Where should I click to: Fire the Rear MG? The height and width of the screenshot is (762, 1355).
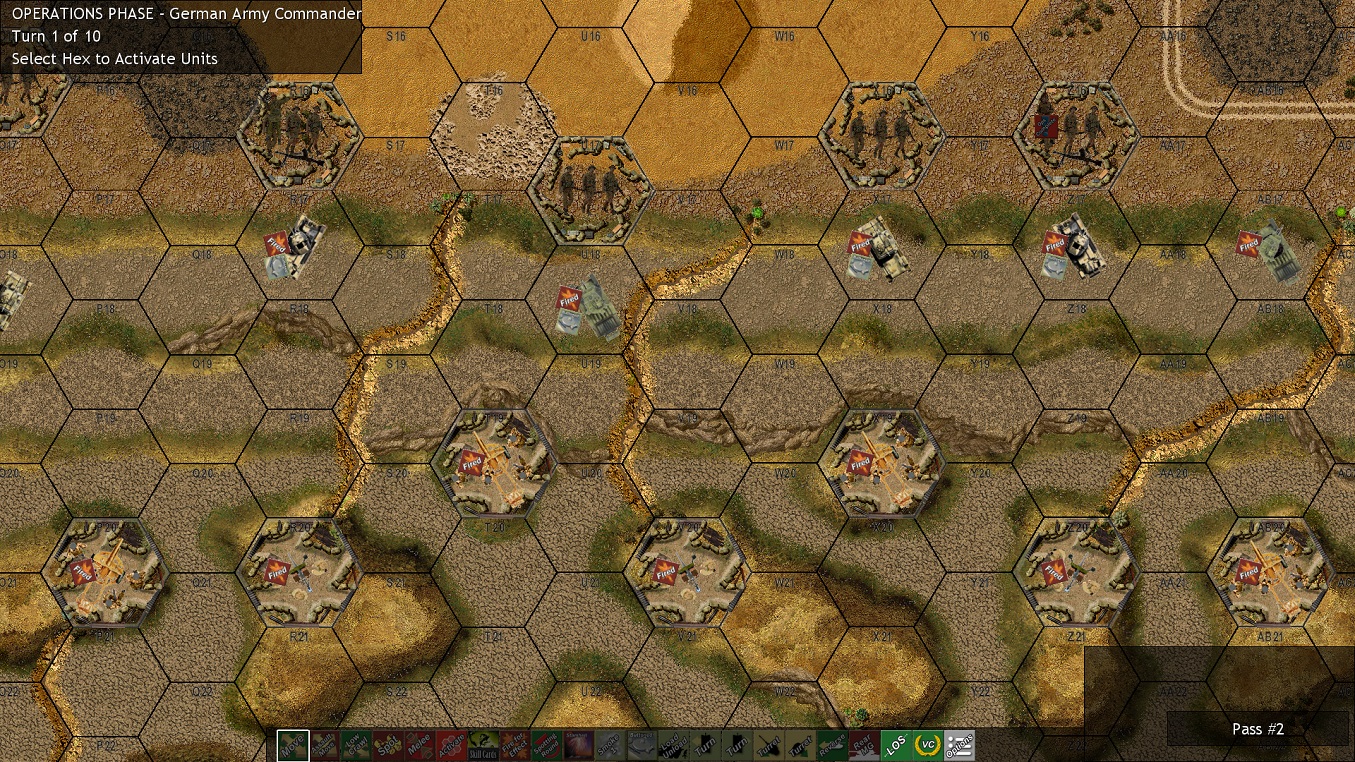[x=862, y=744]
